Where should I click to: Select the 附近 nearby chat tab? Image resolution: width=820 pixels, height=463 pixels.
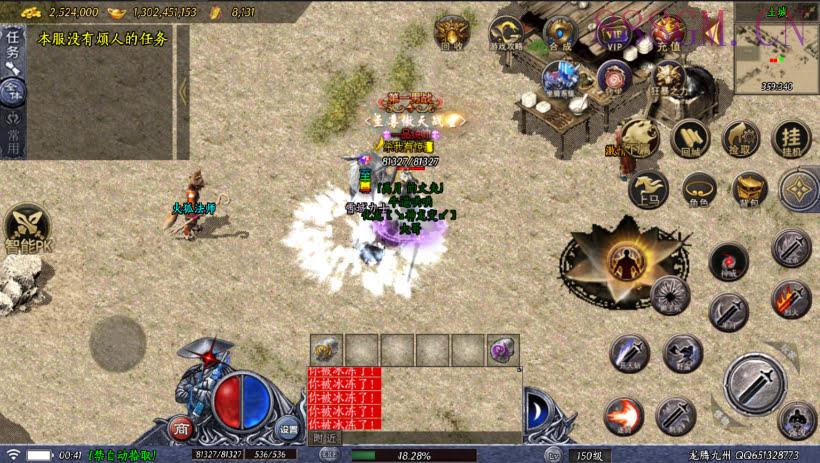324,437
